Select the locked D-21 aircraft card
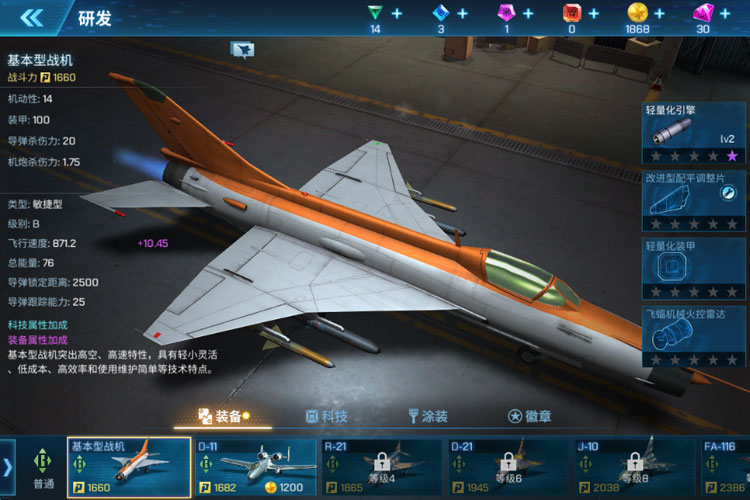 point(507,467)
